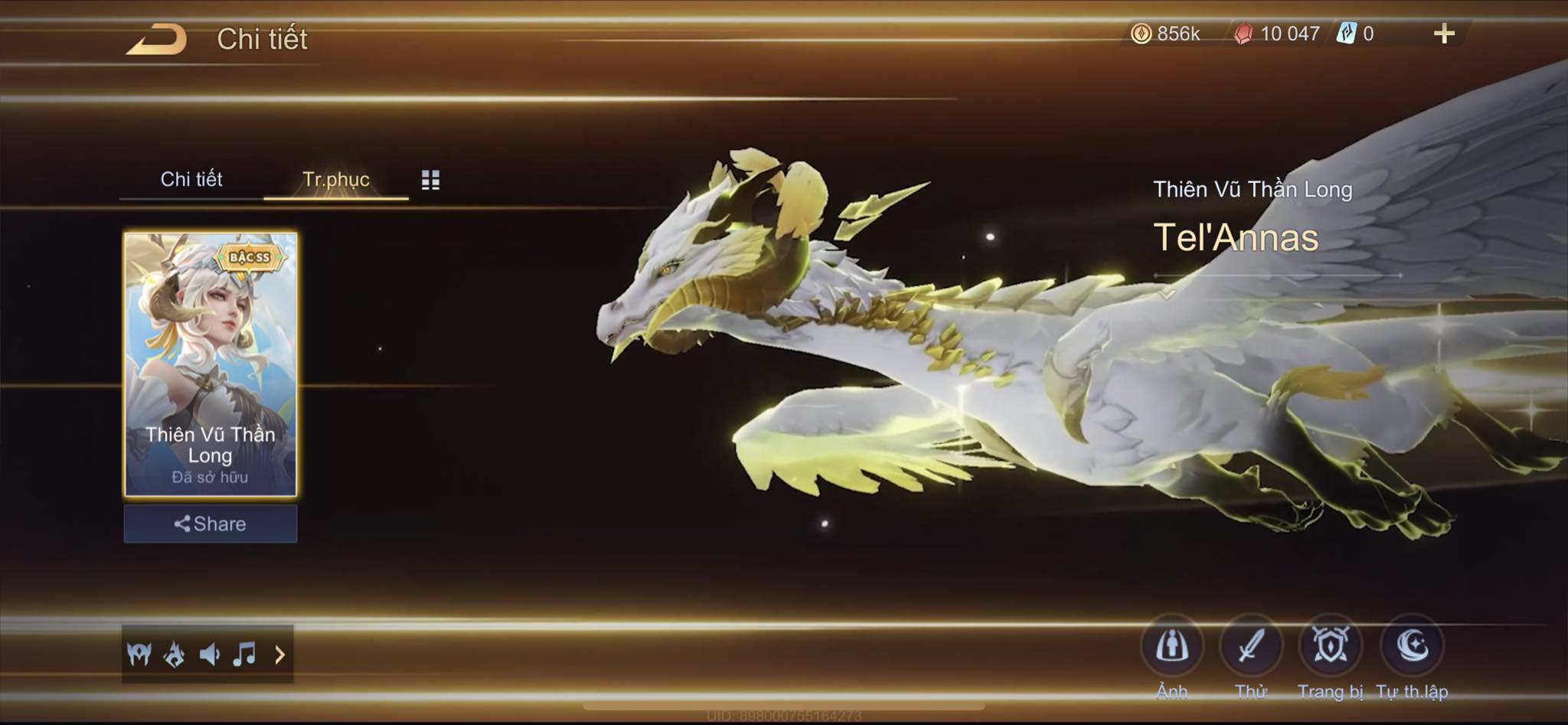
Task: Open Tự th.lập custom settings
Action: click(1412, 646)
